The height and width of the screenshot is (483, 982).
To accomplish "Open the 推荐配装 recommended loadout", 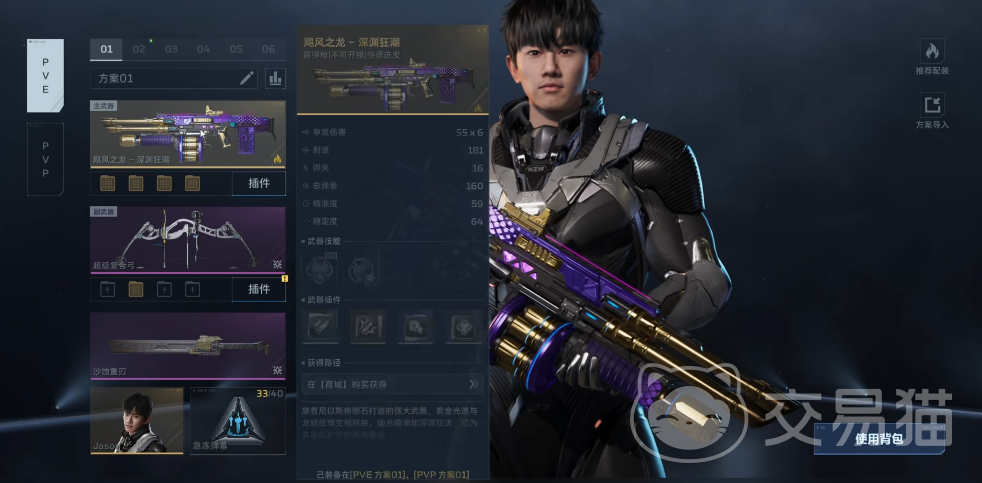I will pos(932,58).
